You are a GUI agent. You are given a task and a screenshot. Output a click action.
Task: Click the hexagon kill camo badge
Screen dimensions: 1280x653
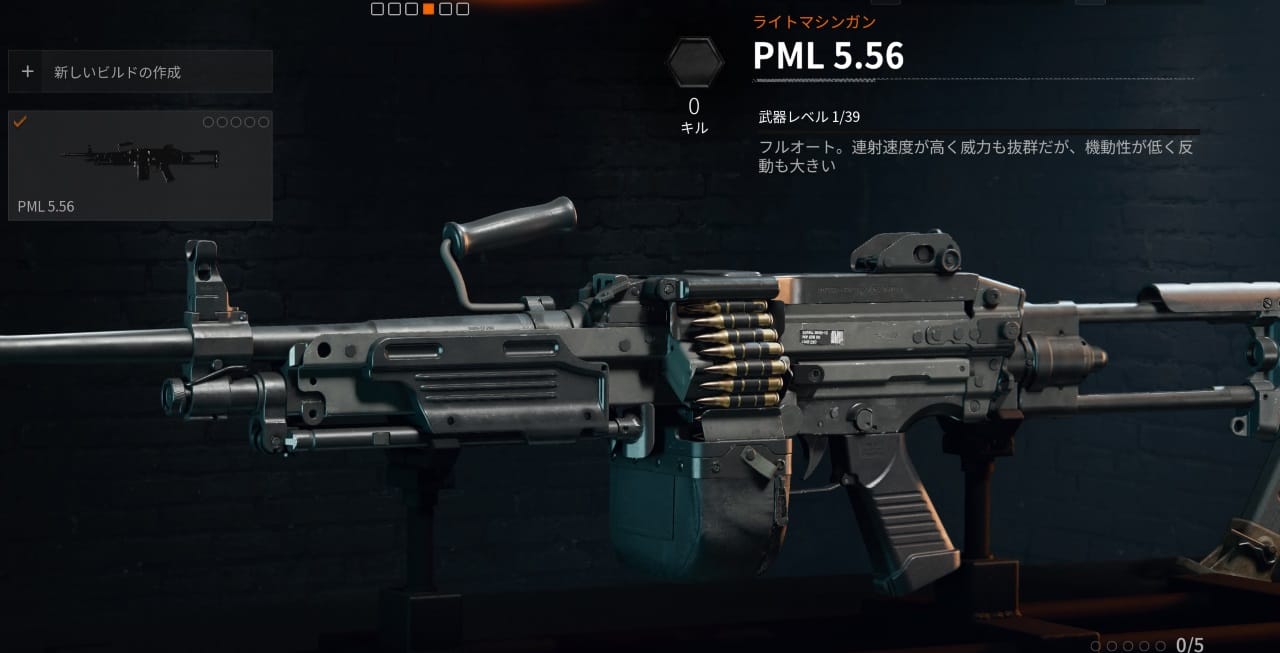[694, 63]
